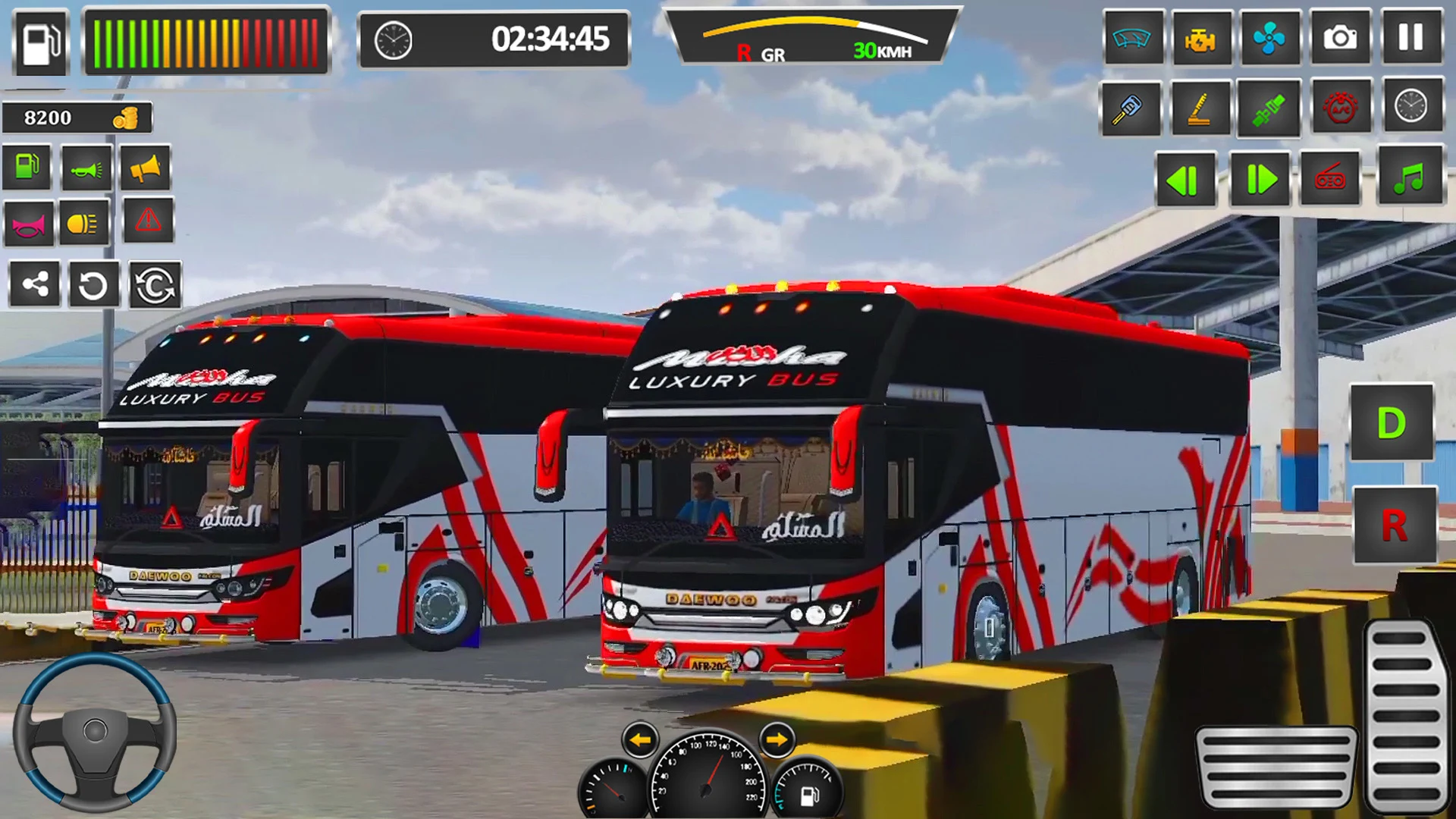Sound the pink horn
Image resolution: width=1456 pixels, height=819 pixels.
click(x=29, y=224)
